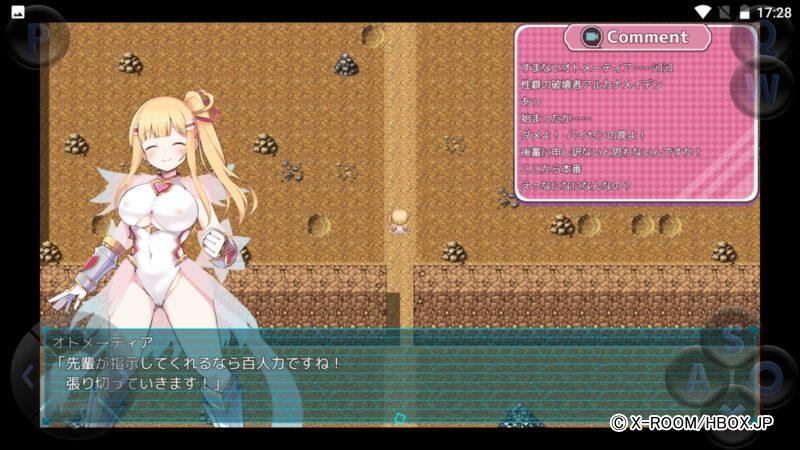This screenshot has height=450, width=800.
Task: Tap the virtual P button
Action: pyautogui.click(x=38, y=38)
